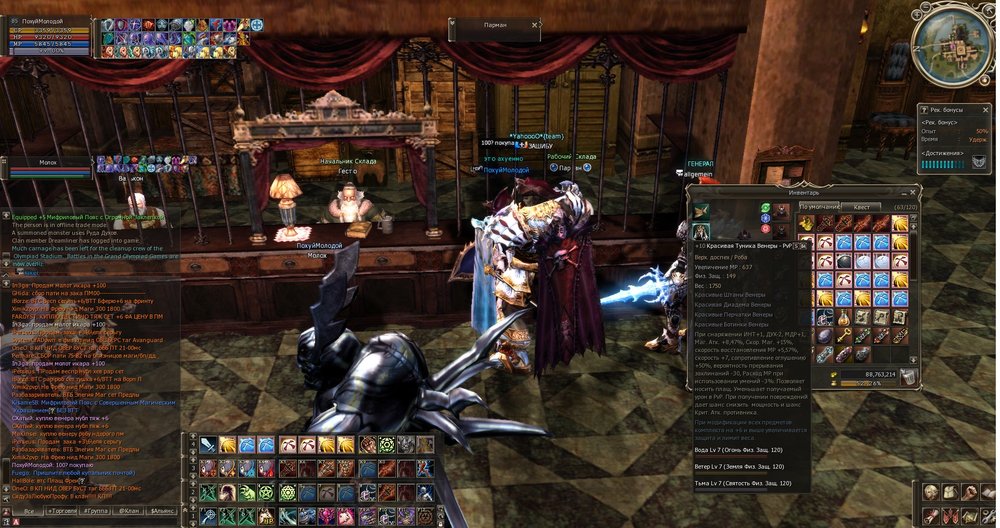Select the orange potion flask item
1000x528 pixels.
pos(845,317)
